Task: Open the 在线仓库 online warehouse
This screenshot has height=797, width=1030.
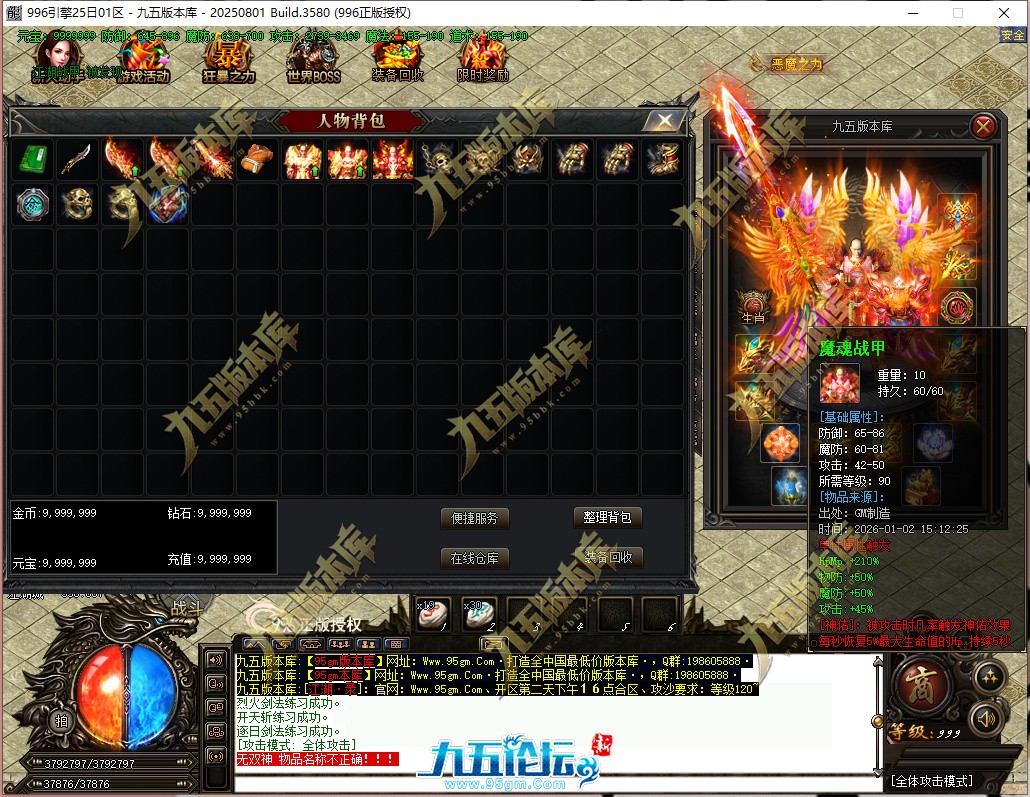Action: pyautogui.click(x=475, y=558)
